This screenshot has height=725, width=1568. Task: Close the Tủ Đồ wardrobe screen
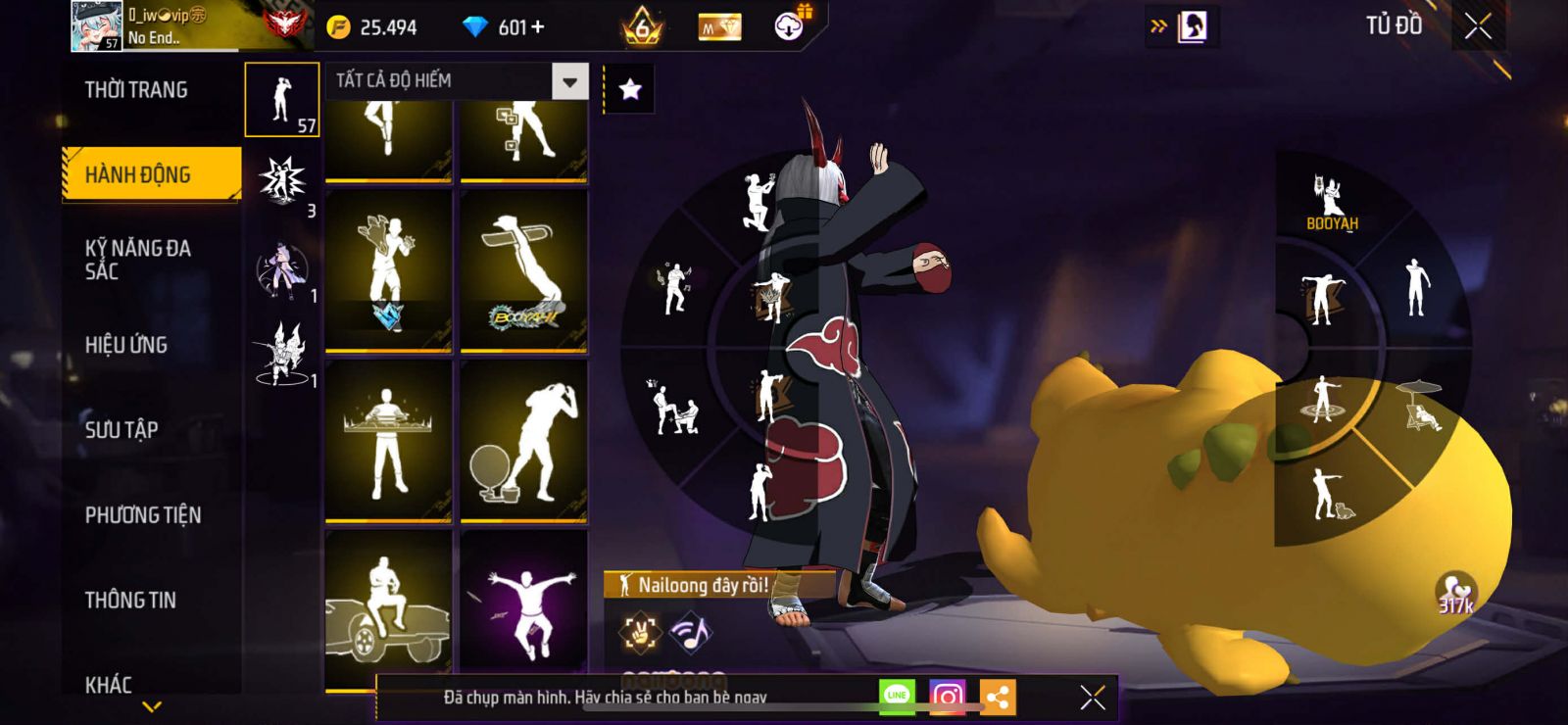click(1478, 26)
